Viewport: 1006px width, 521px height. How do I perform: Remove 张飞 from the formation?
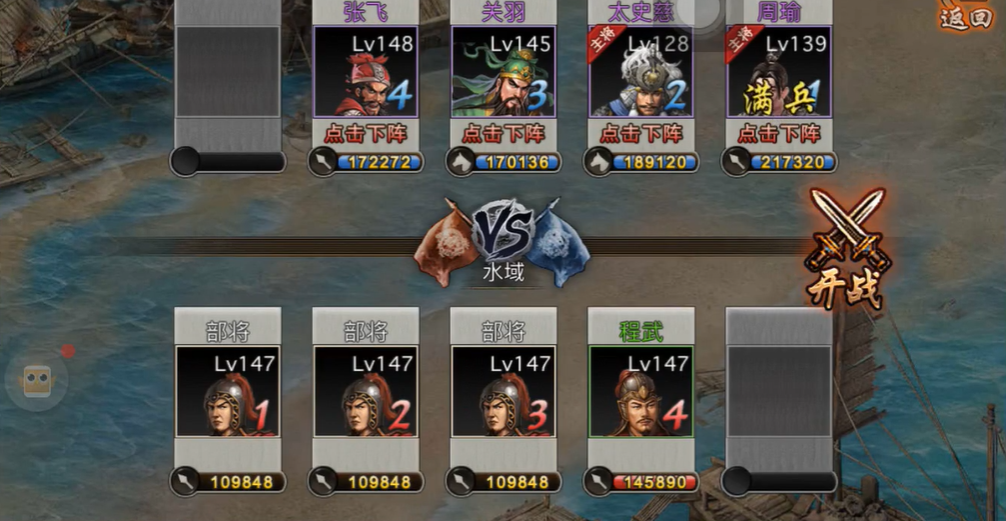[x=365, y=132]
